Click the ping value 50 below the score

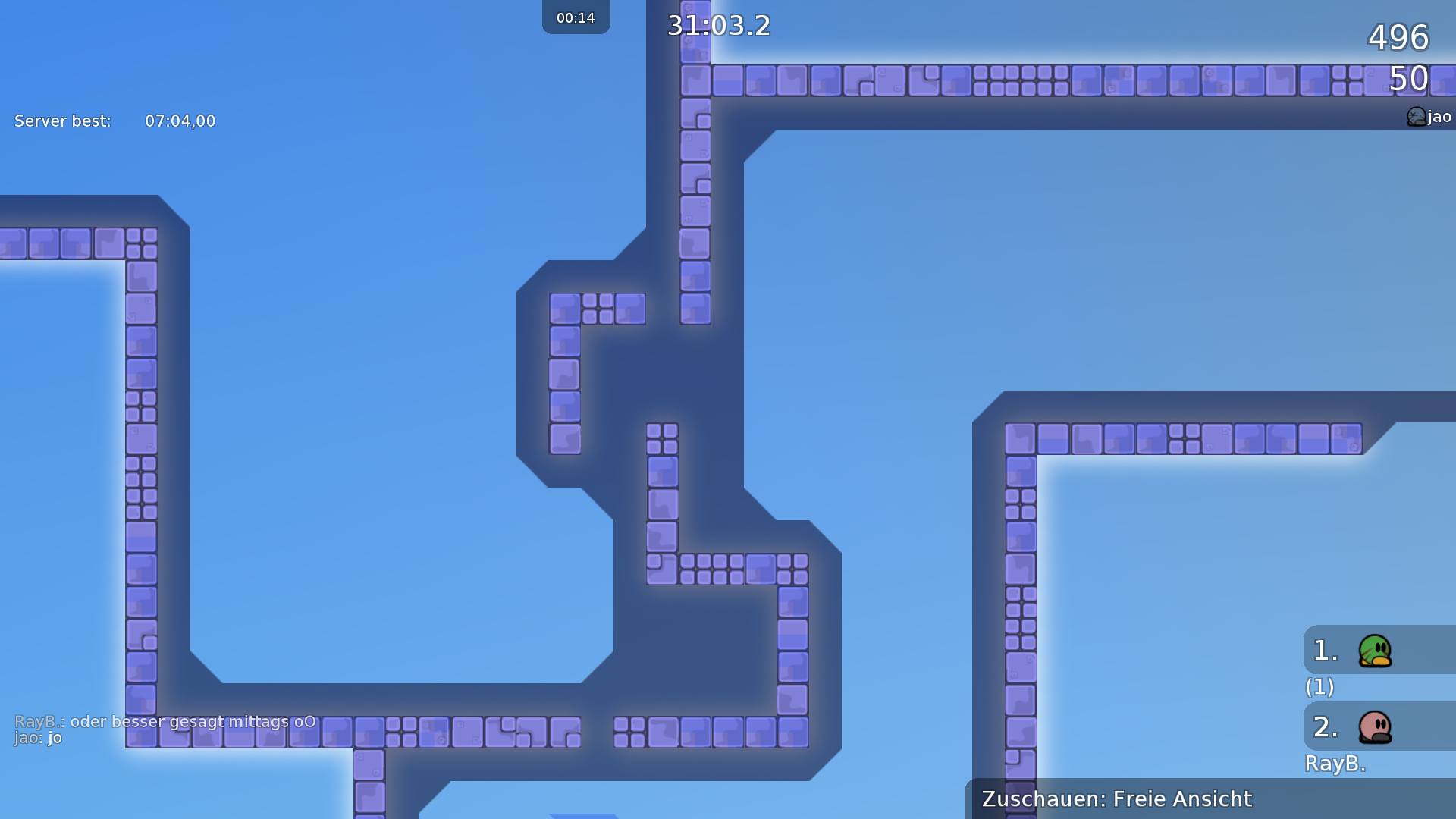1407,79
